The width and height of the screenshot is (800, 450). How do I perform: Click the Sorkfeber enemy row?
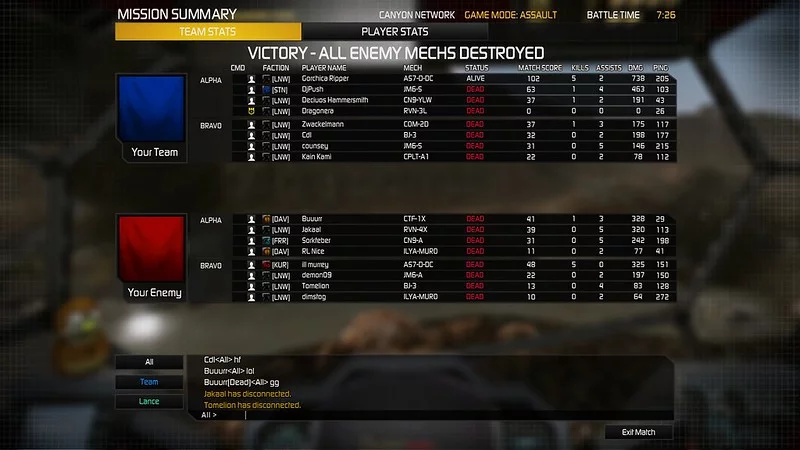pos(400,241)
